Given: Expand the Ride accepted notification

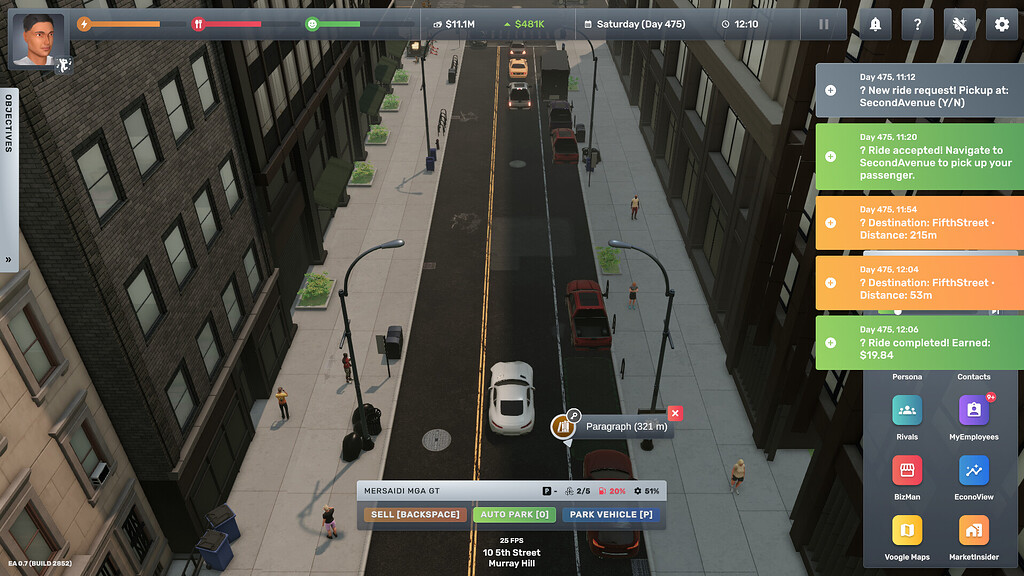Looking at the screenshot, I should tap(830, 156).
